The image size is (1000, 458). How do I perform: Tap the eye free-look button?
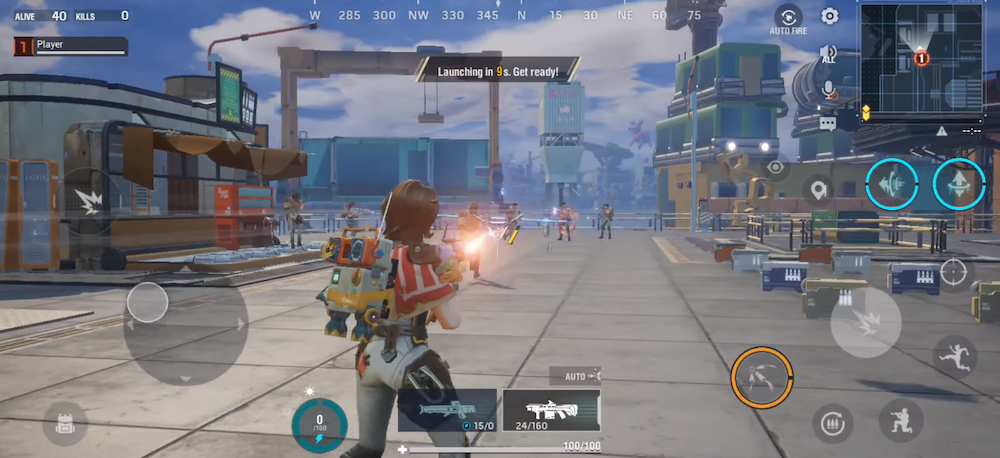776,167
